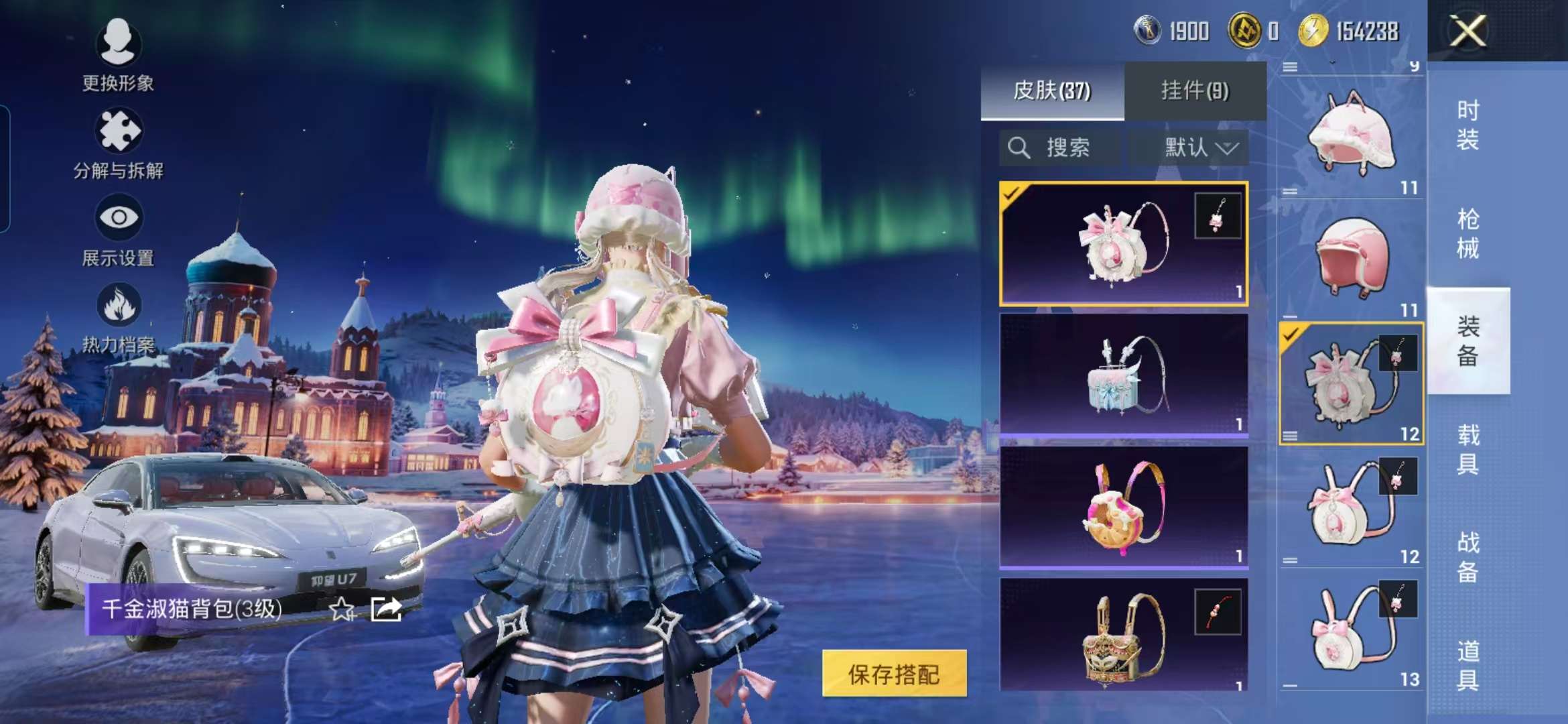Select the 分解与拆解 puzzle icon
Screen dimensions: 1568x724
point(118,131)
